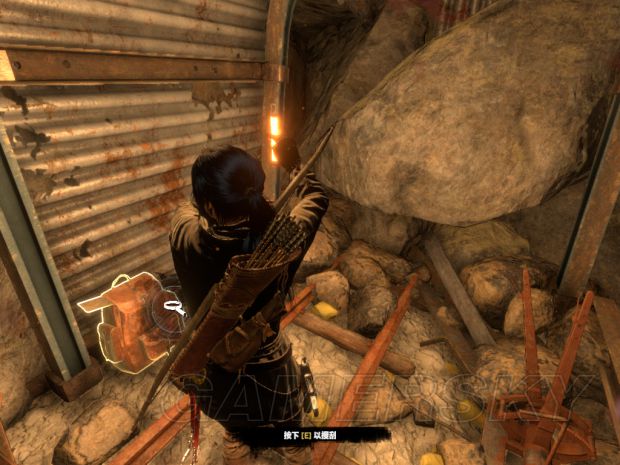Click the magnifying glass loot marker
This screenshot has width=620, height=465.
click(177, 309)
